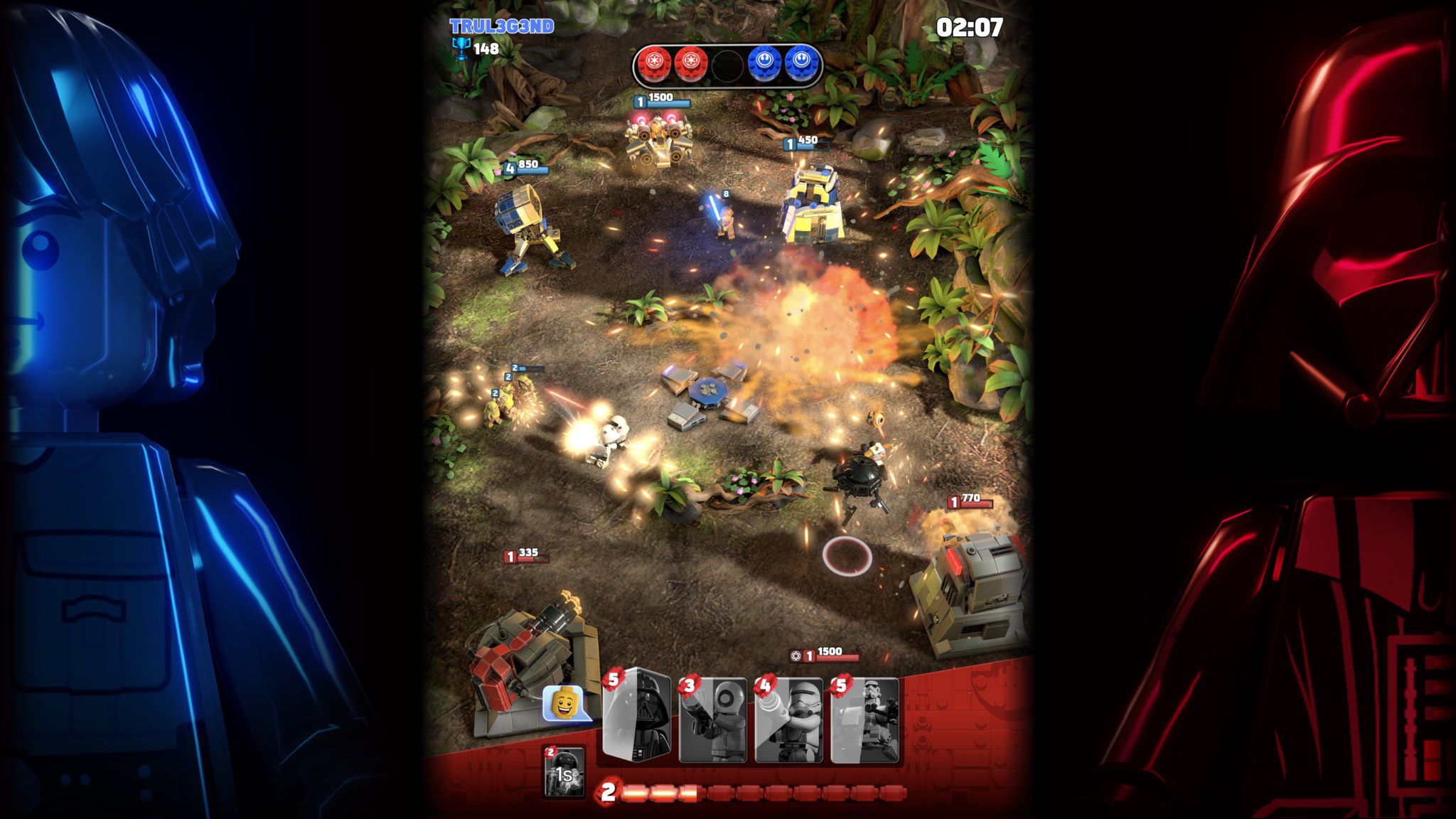Tap the generator building showing 770 health
This screenshot has width=1456, height=819.
(x=974, y=590)
